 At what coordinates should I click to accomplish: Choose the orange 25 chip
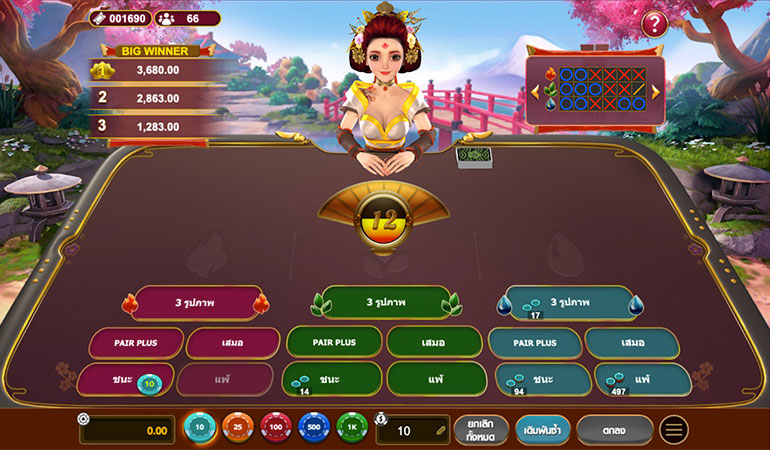pyautogui.click(x=238, y=429)
